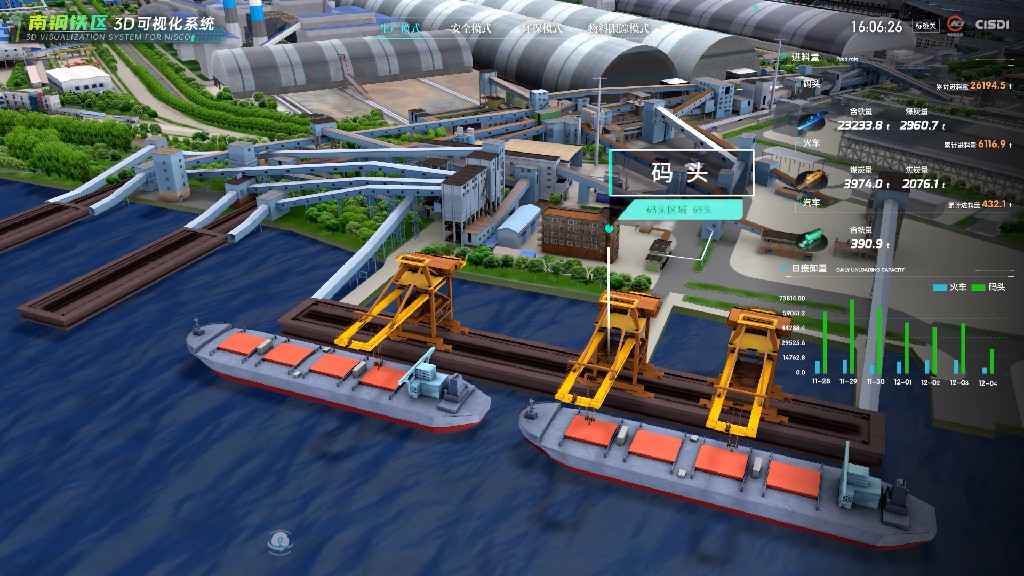Image resolution: width=1024 pixels, height=576 pixels.
Task: Select the 码头 callout label box
Action: coord(680,172)
